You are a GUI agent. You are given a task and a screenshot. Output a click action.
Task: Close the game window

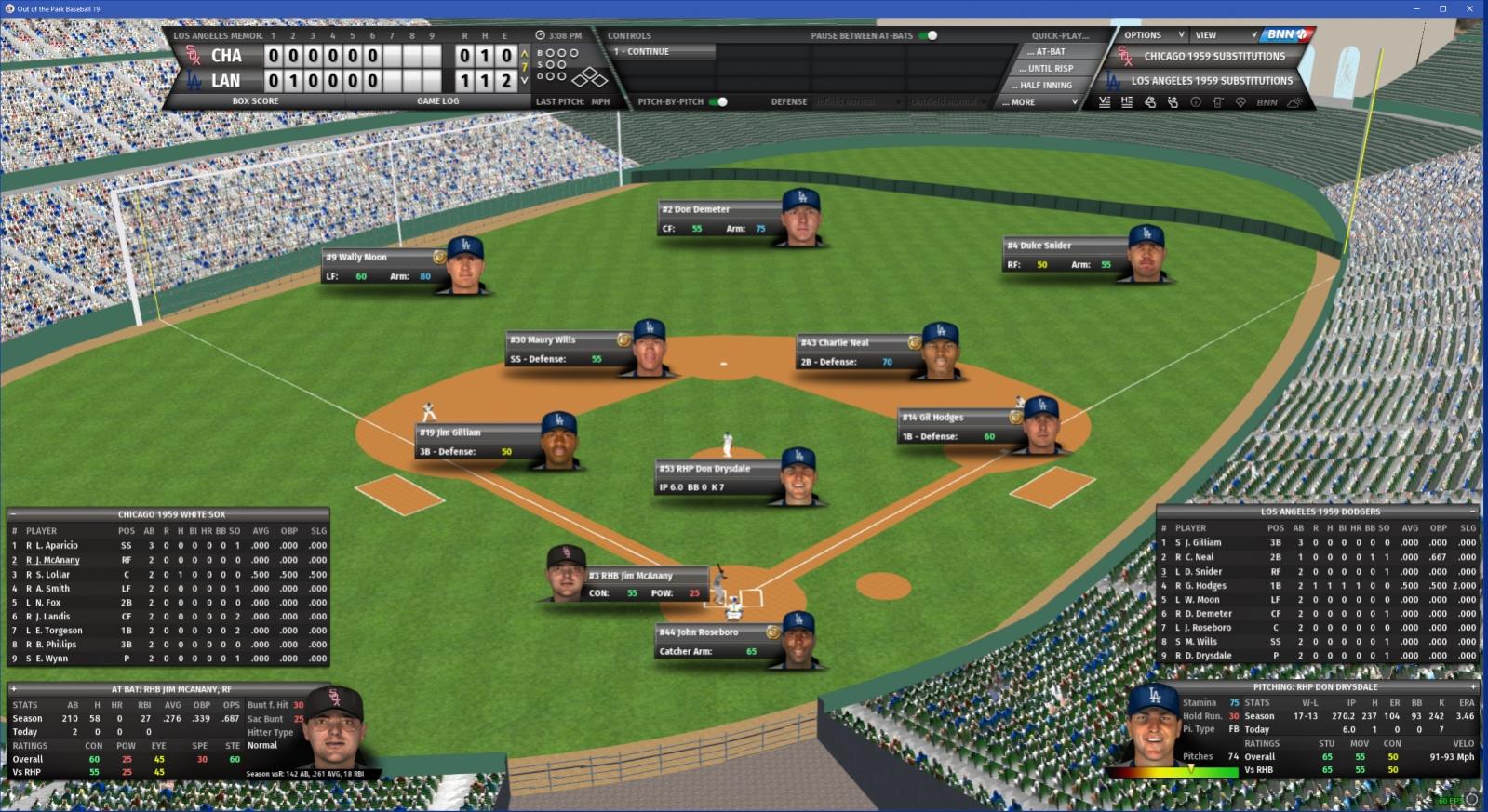tap(1469, 8)
